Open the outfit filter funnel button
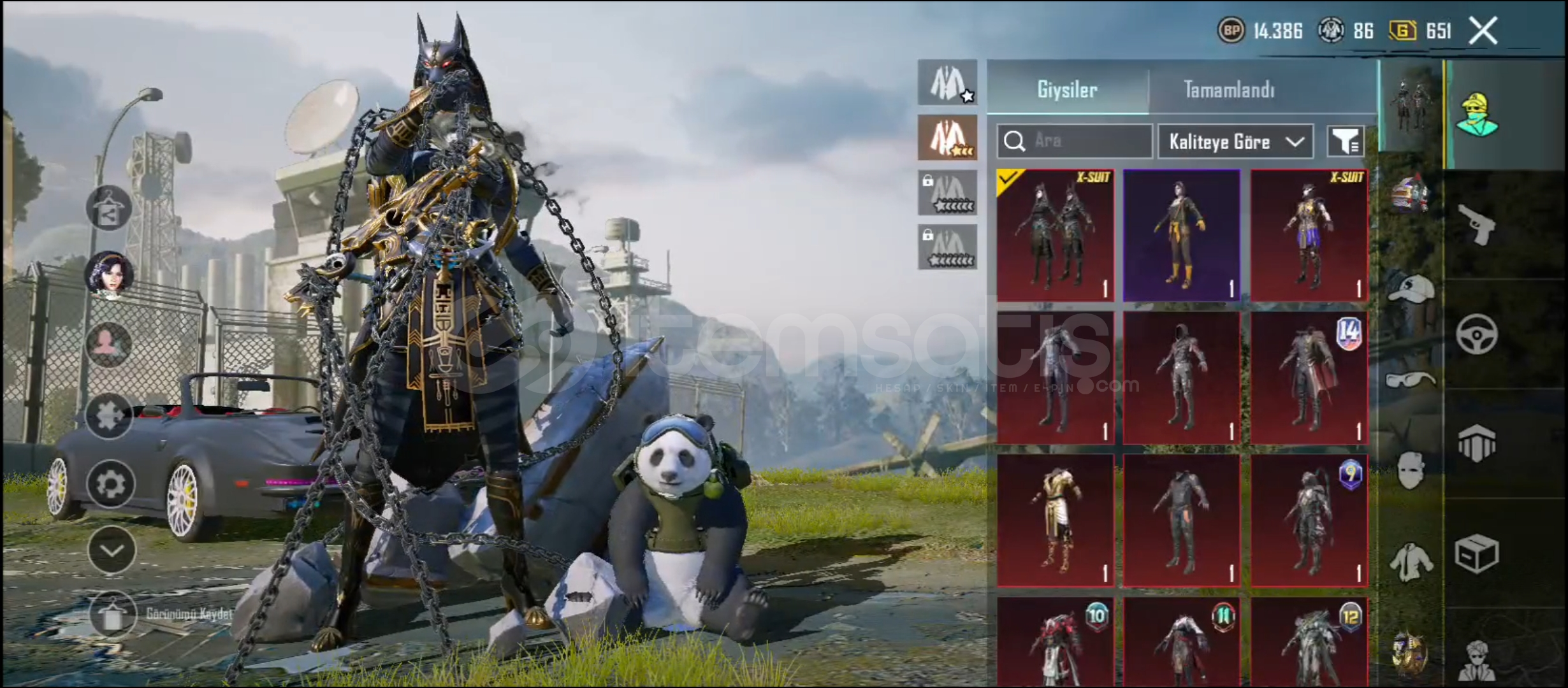1568x688 pixels. point(1345,141)
